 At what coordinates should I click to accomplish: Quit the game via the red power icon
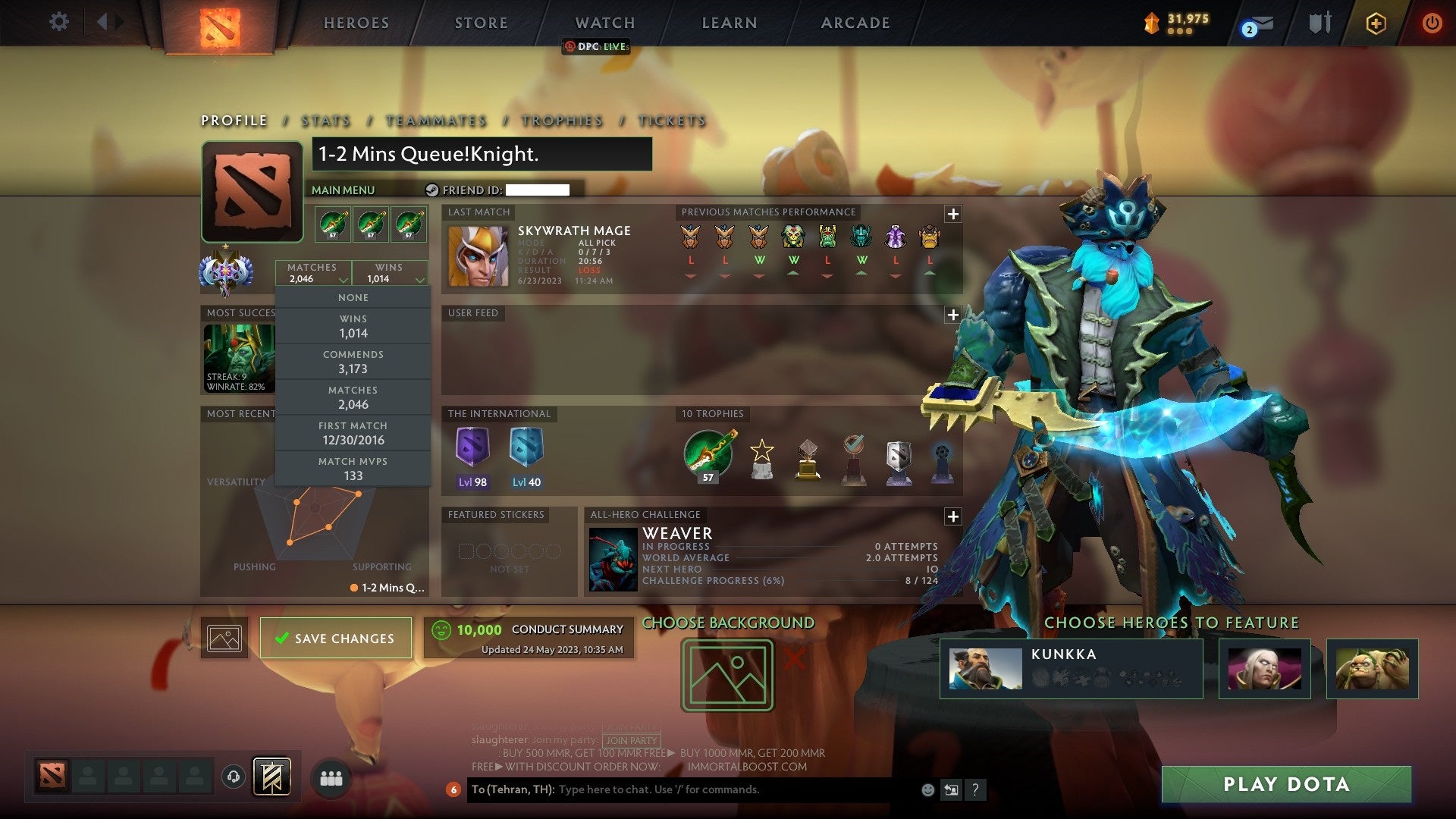pos(1432,23)
